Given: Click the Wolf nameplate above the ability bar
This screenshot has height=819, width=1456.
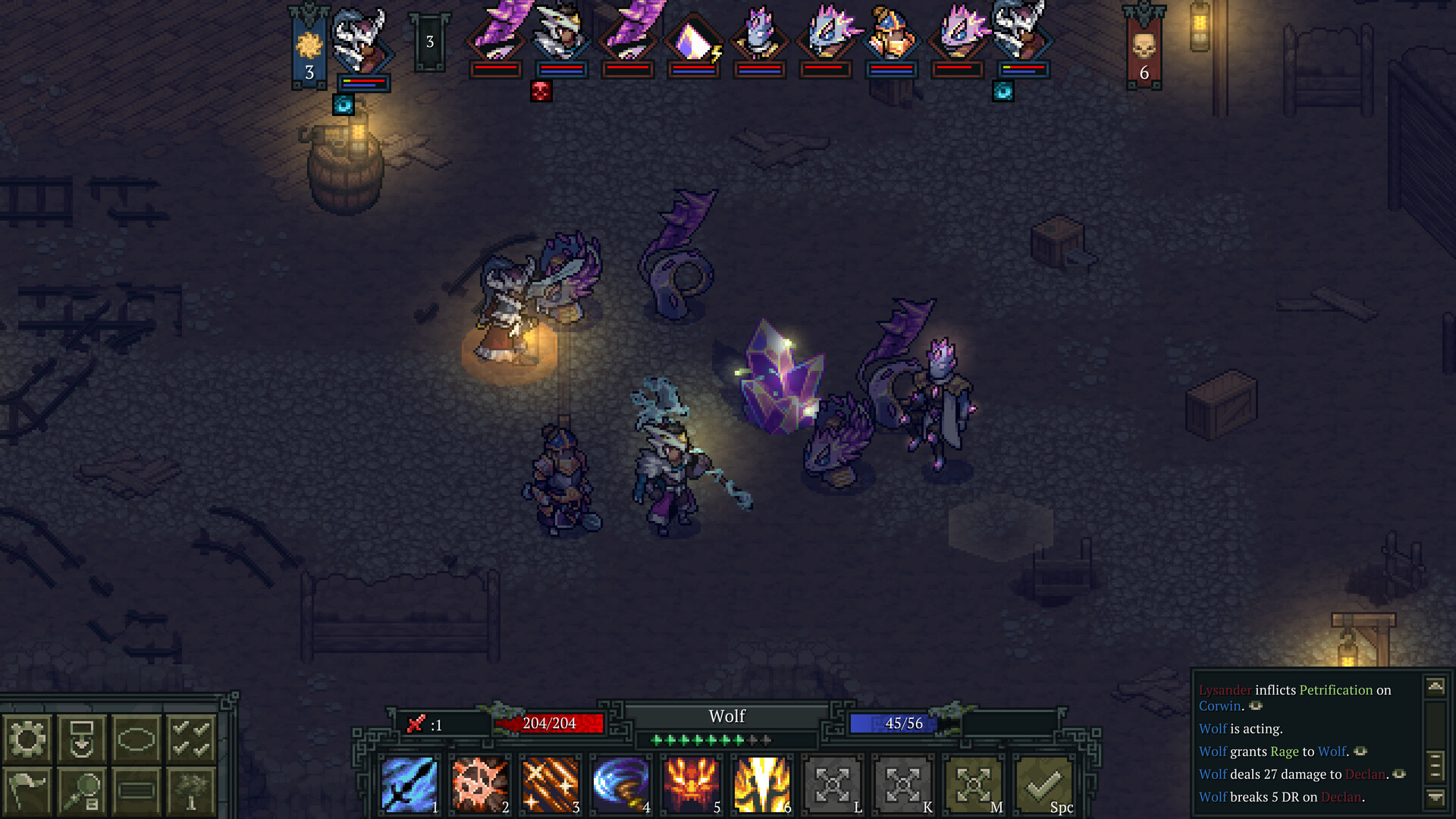Looking at the screenshot, I should [x=726, y=716].
